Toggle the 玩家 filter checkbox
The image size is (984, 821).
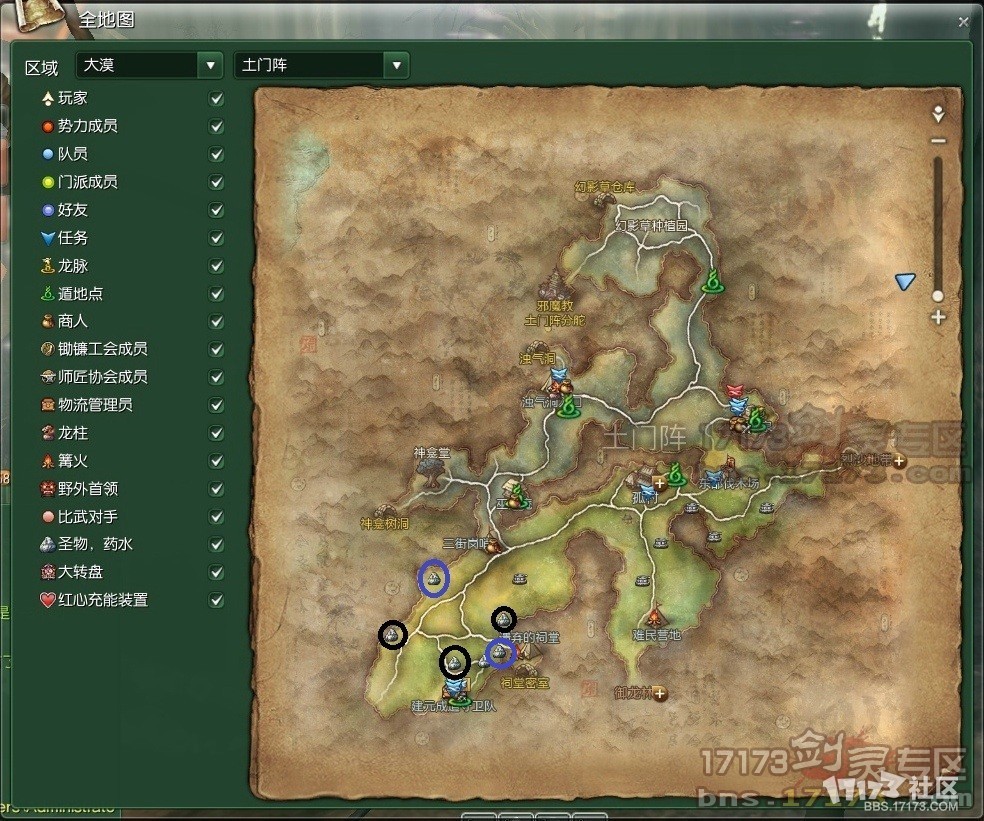click(216, 99)
